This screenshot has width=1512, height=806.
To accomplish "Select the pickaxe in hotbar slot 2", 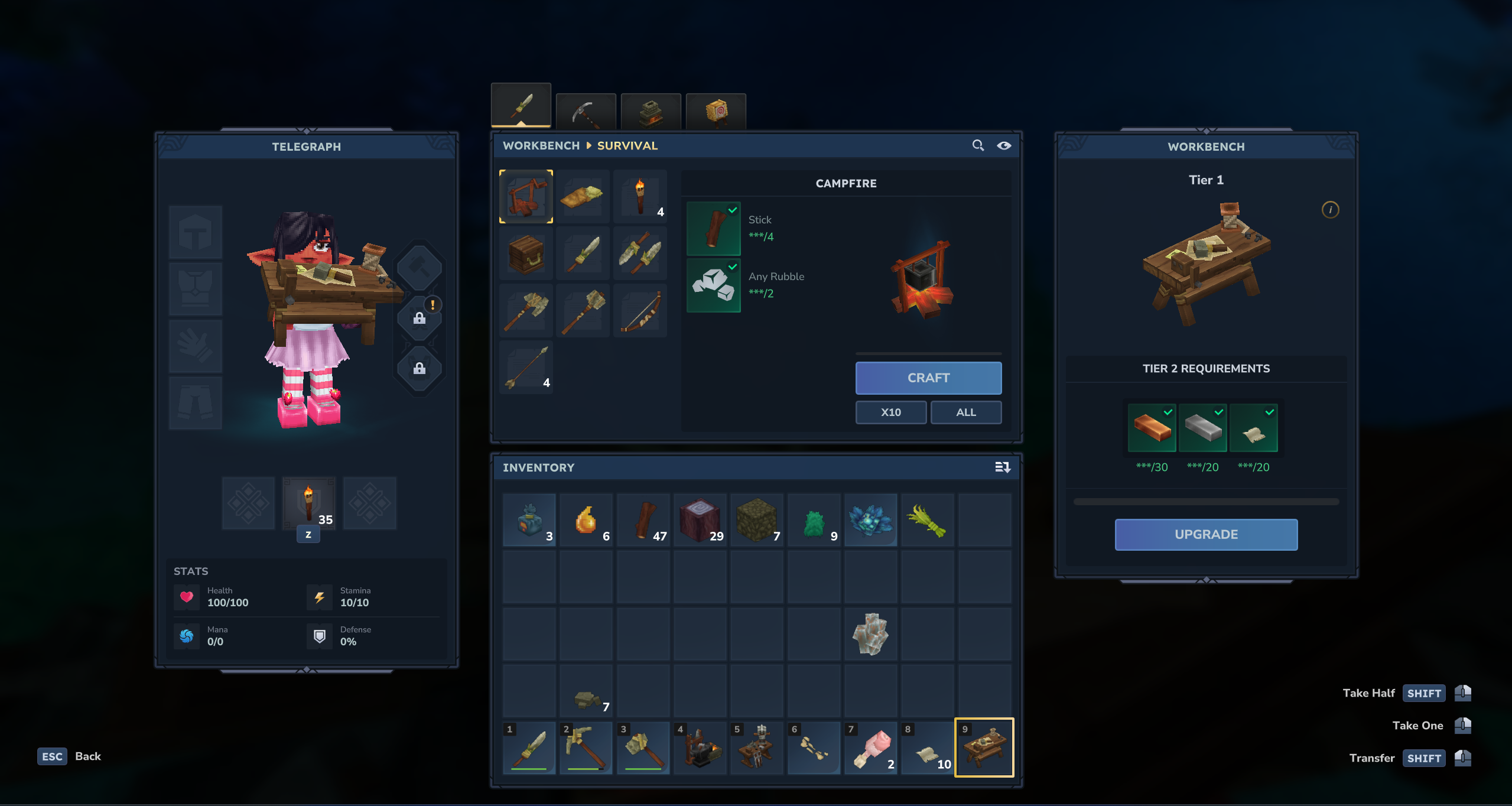I will tap(586, 747).
